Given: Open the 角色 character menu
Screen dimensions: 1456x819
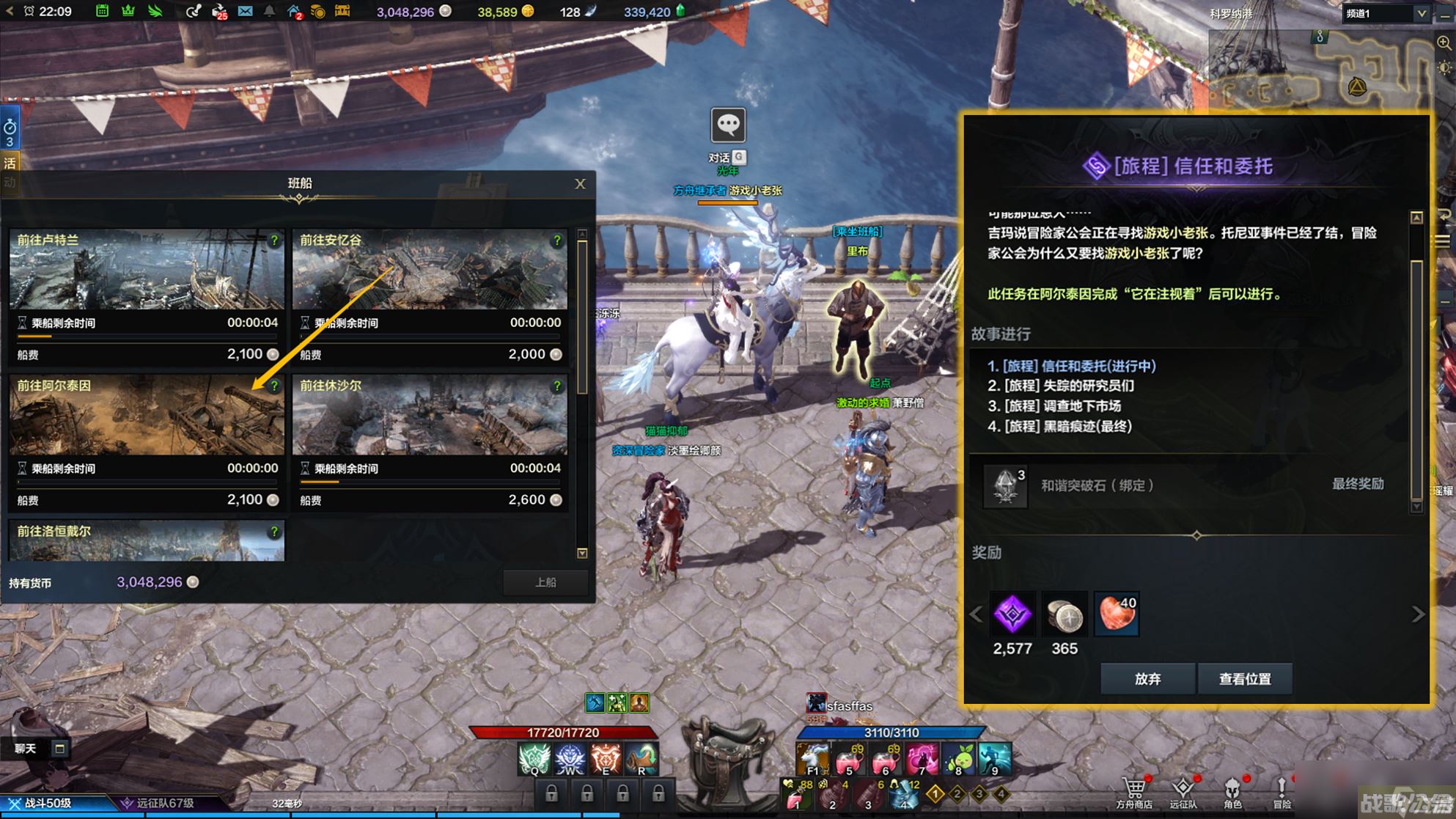Looking at the screenshot, I should pos(1232,792).
